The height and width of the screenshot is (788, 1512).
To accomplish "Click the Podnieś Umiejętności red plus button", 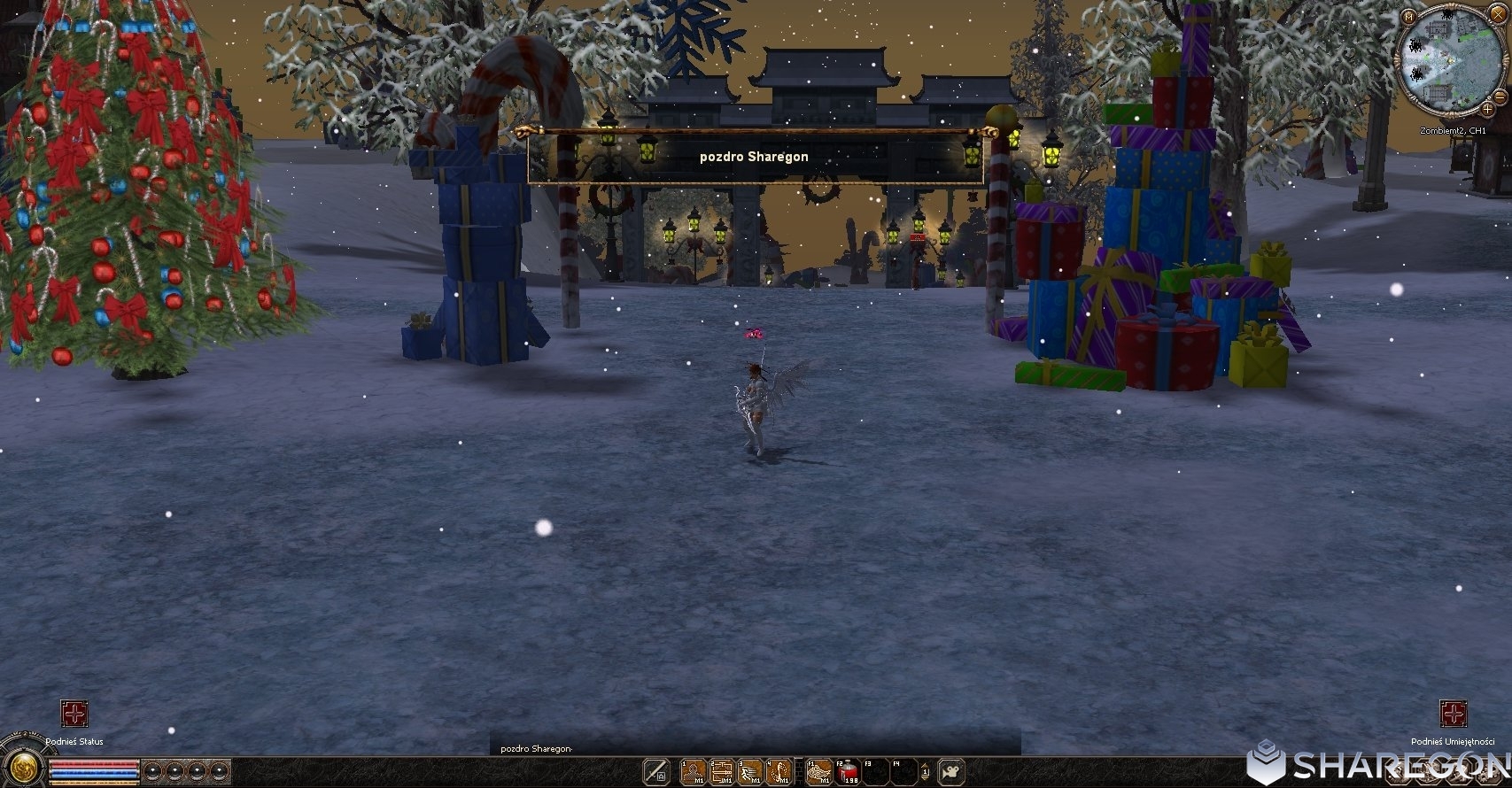I will click(1453, 714).
